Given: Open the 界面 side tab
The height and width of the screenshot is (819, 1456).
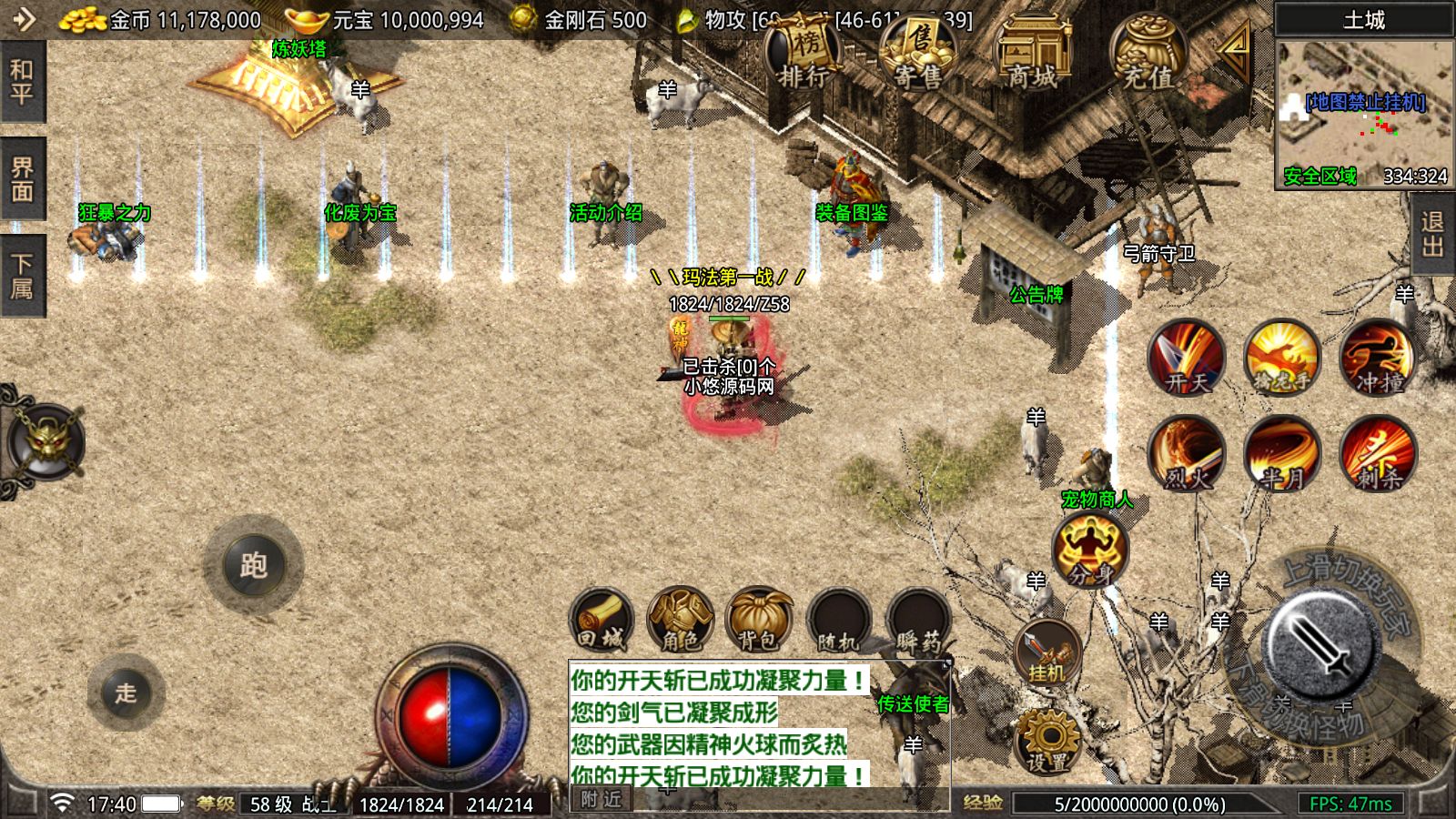Looking at the screenshot, I should [22, 179].
